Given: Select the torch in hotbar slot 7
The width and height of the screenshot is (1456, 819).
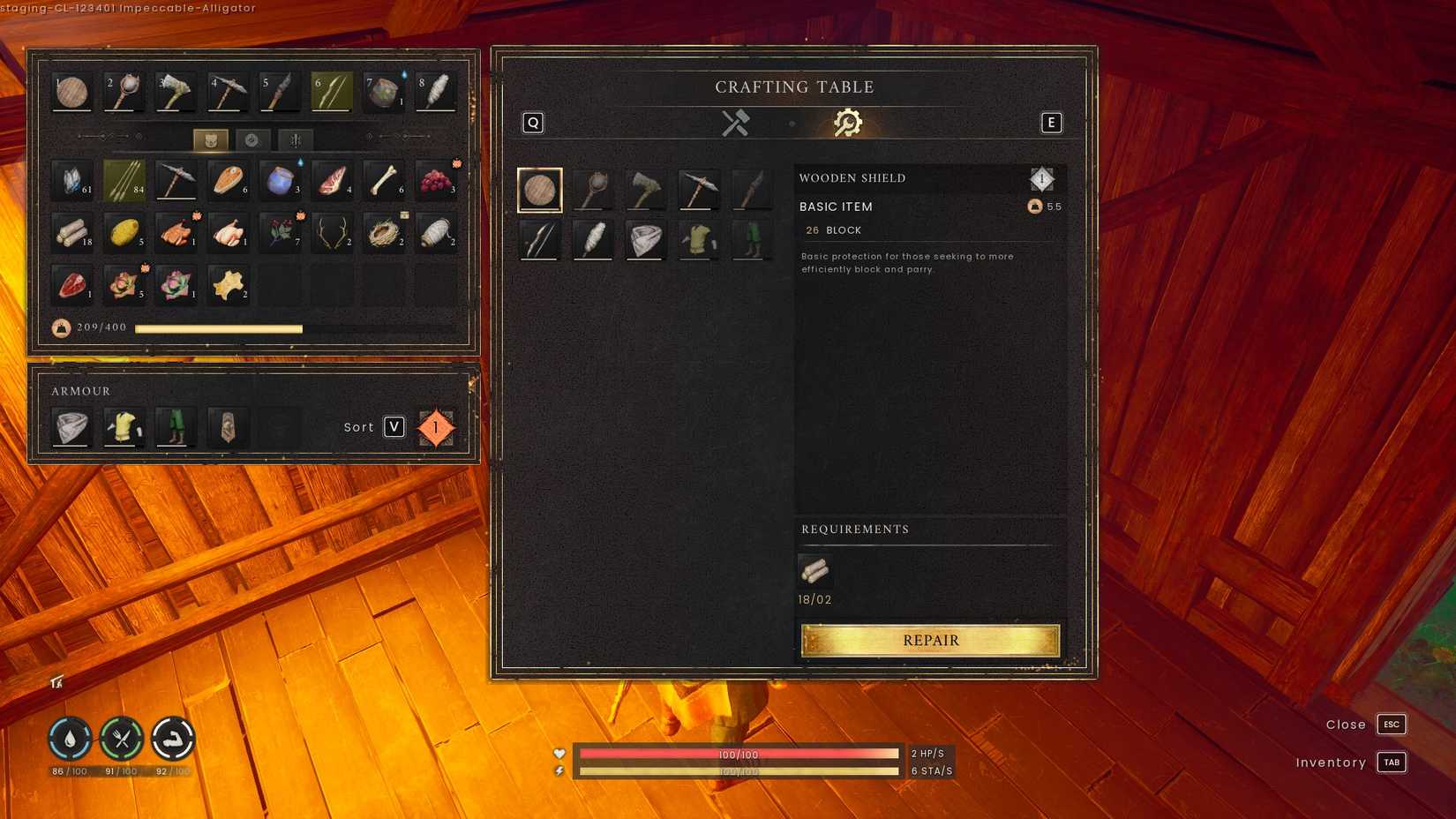Looking at the screenshot, I should click(382, 89).
